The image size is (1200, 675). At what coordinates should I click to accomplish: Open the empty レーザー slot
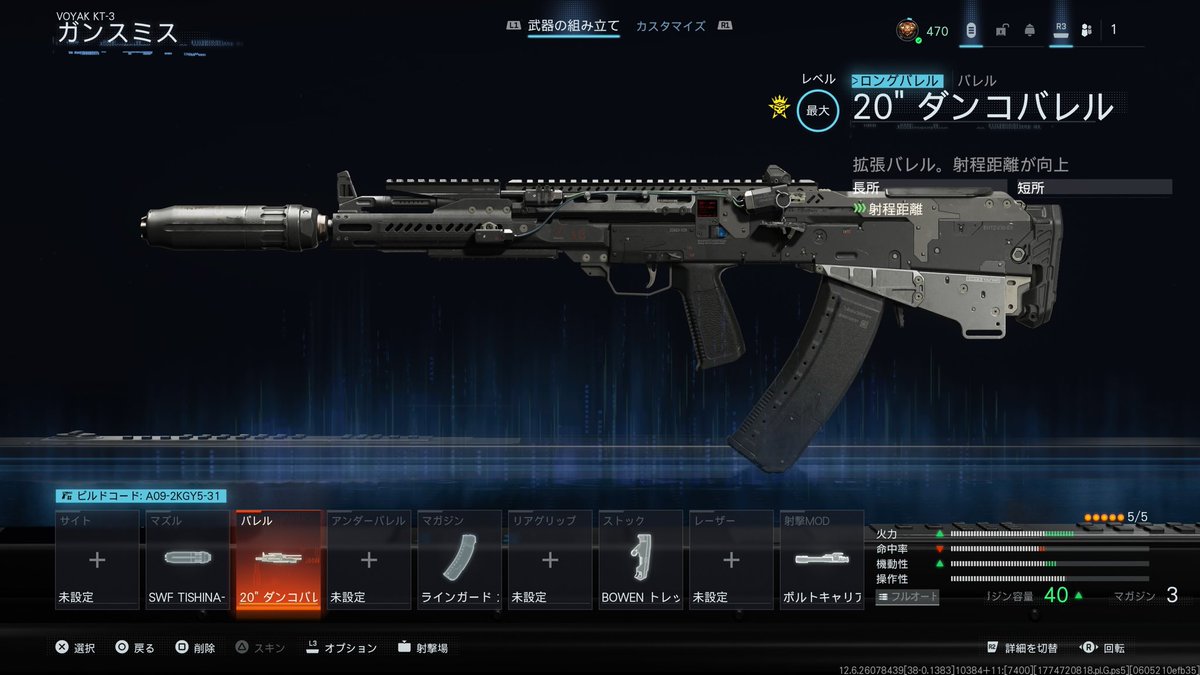pyautogui.click(x=731, y=560)
